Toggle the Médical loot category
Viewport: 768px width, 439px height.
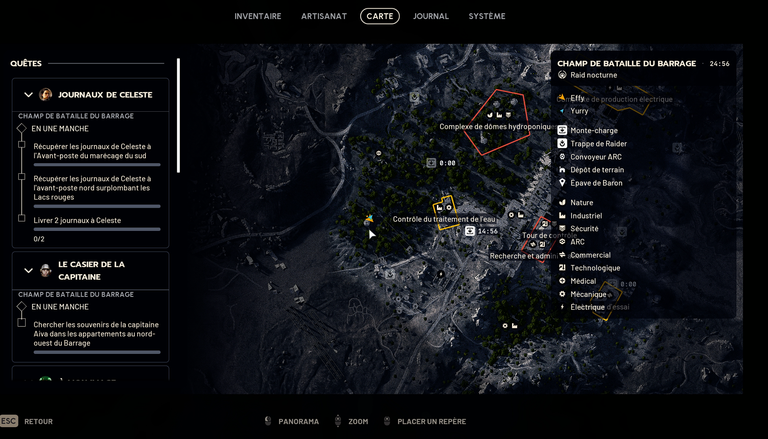(583, 281)
